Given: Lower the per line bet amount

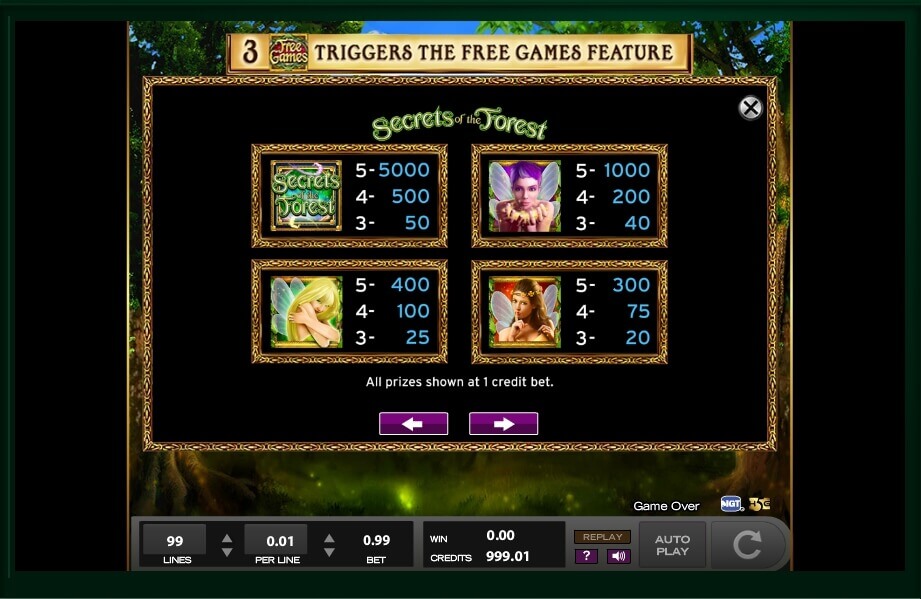Looking at the screenshot, I should click(329, 552).
